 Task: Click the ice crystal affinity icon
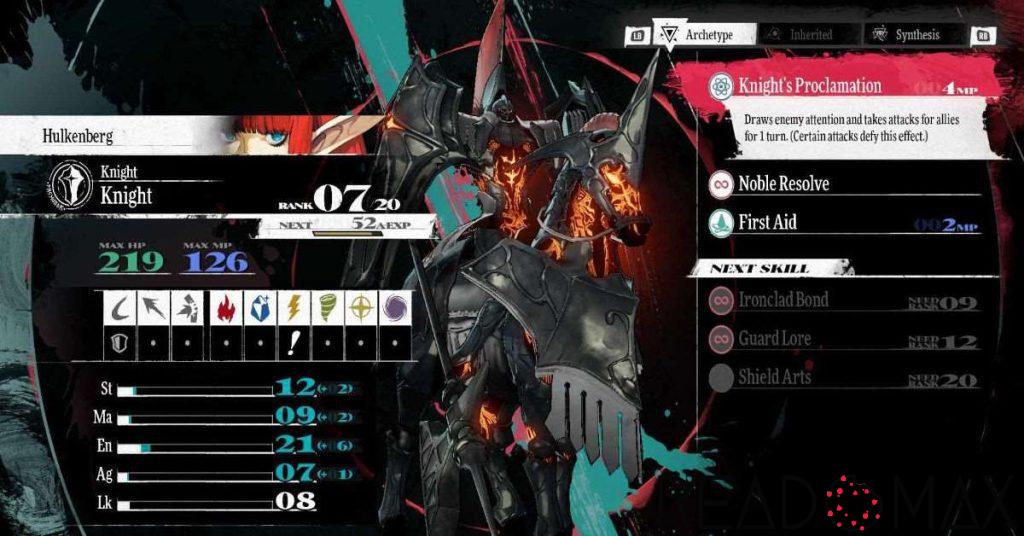[258, 308]
